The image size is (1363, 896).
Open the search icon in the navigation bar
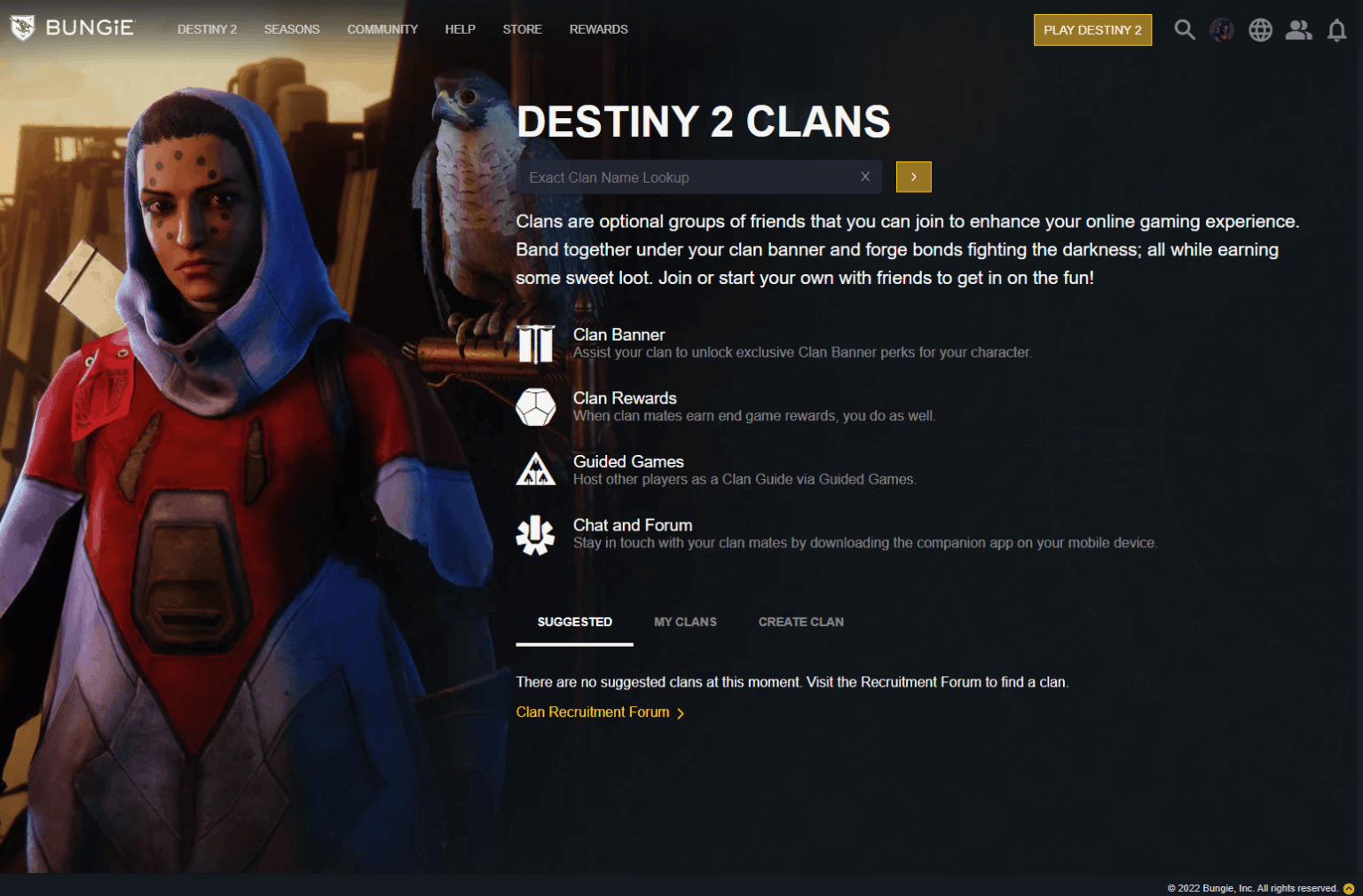[x=1185, y=29]
